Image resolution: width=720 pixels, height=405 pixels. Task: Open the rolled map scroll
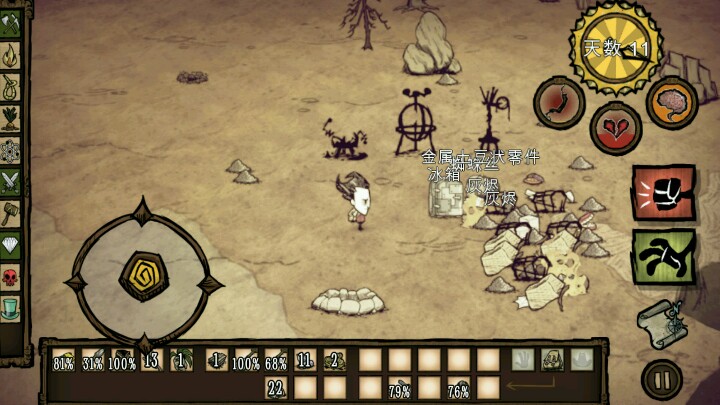click(x=661, y=320)
